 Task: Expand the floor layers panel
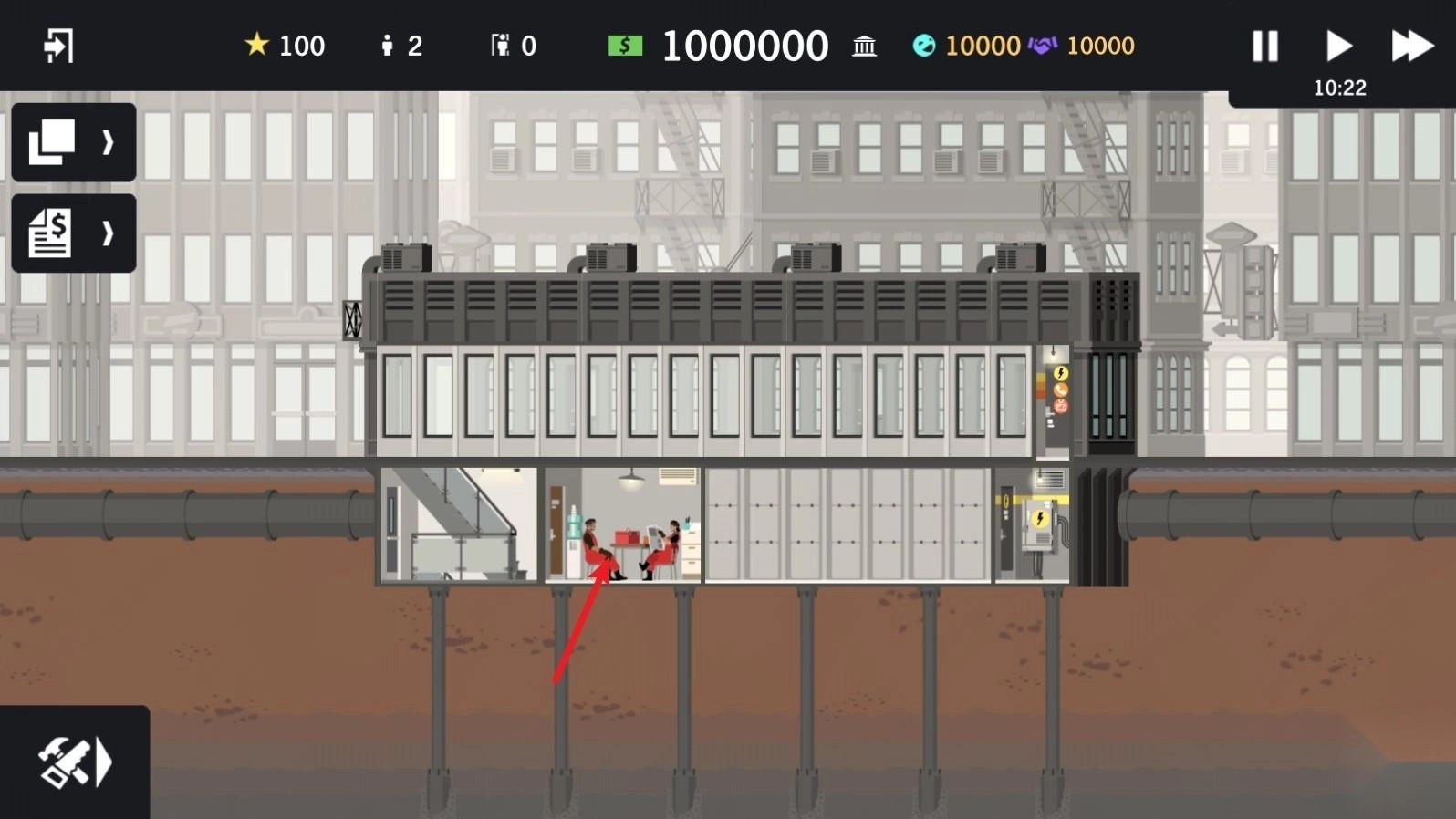[x=74, y=142]
